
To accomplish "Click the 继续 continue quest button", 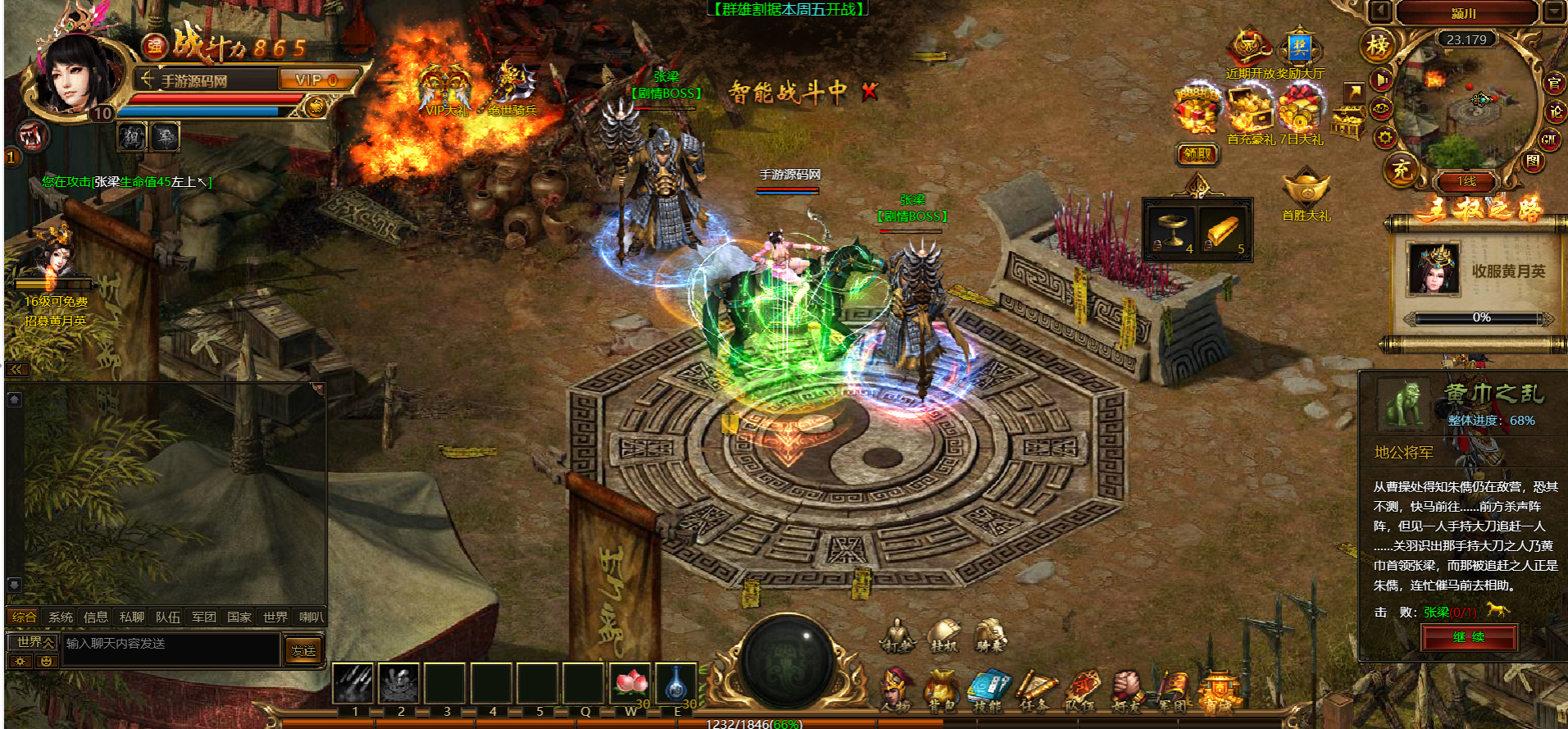I will click(x=1469, y=637).
